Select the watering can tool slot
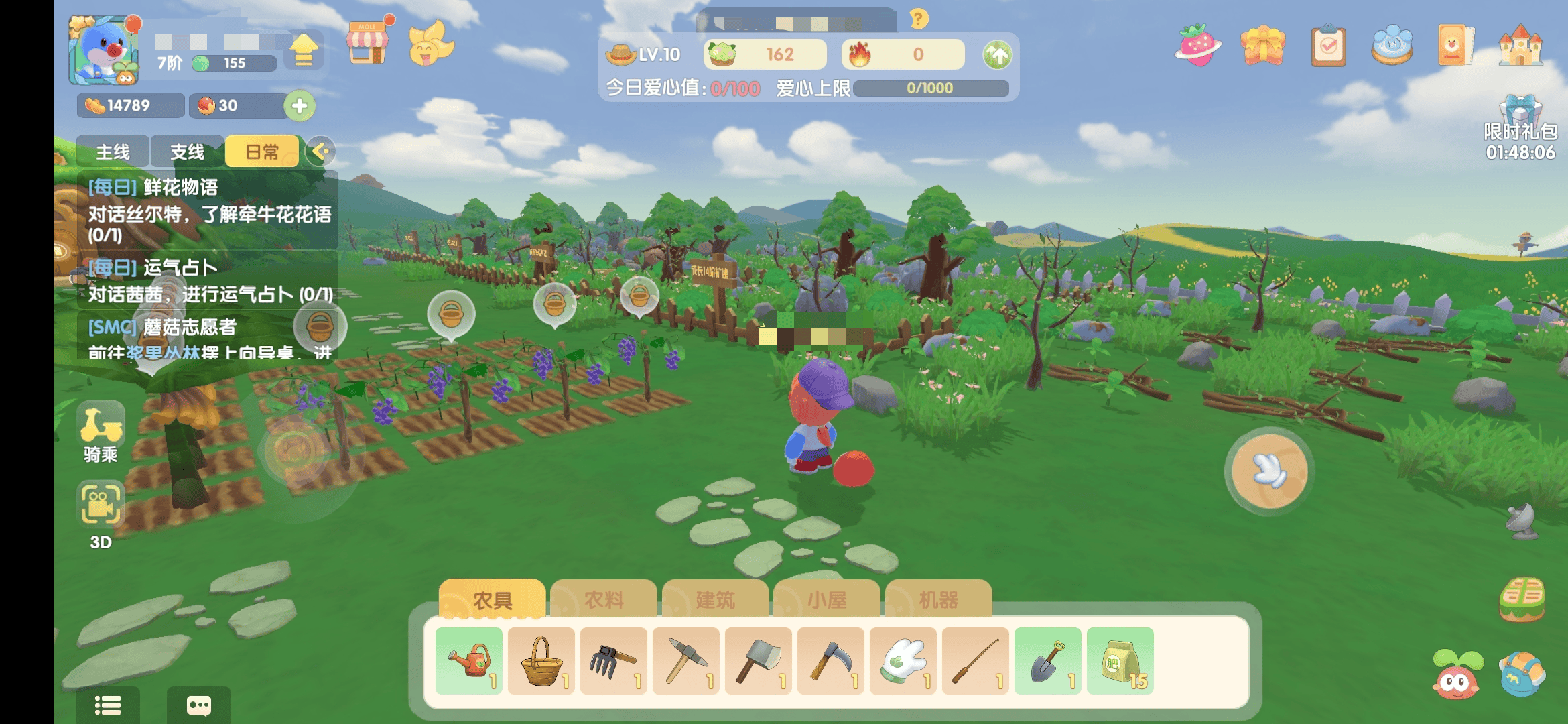The width and height of the screenshot is (1568, 724). point(469,661)
